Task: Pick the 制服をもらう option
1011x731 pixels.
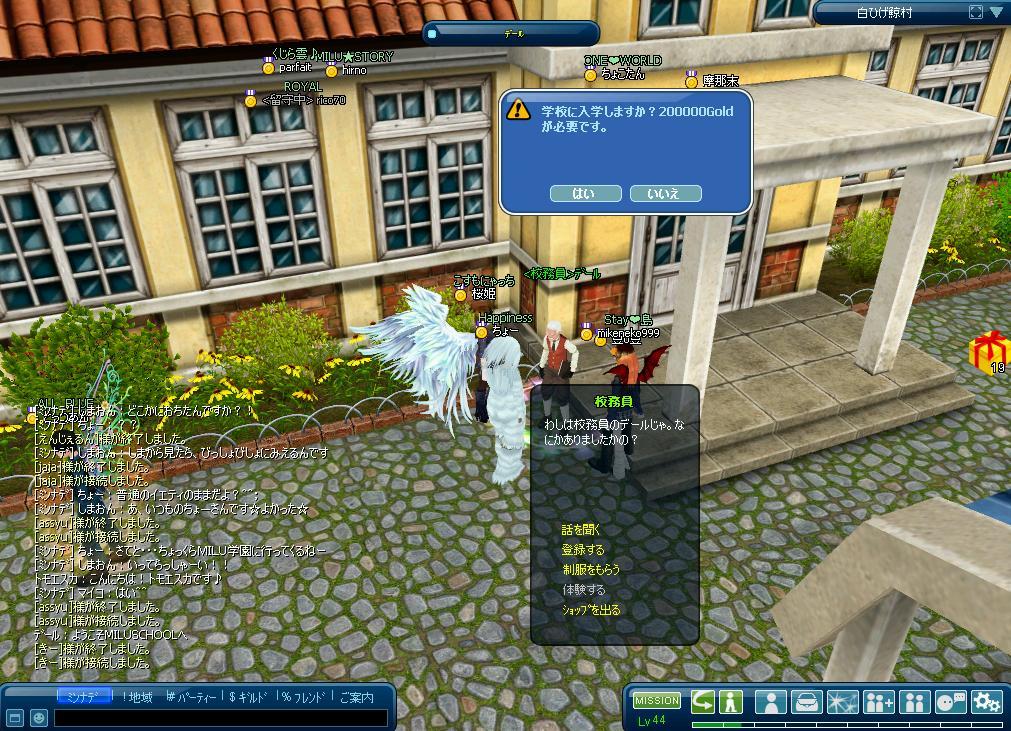Action: [x=591, y=569]
